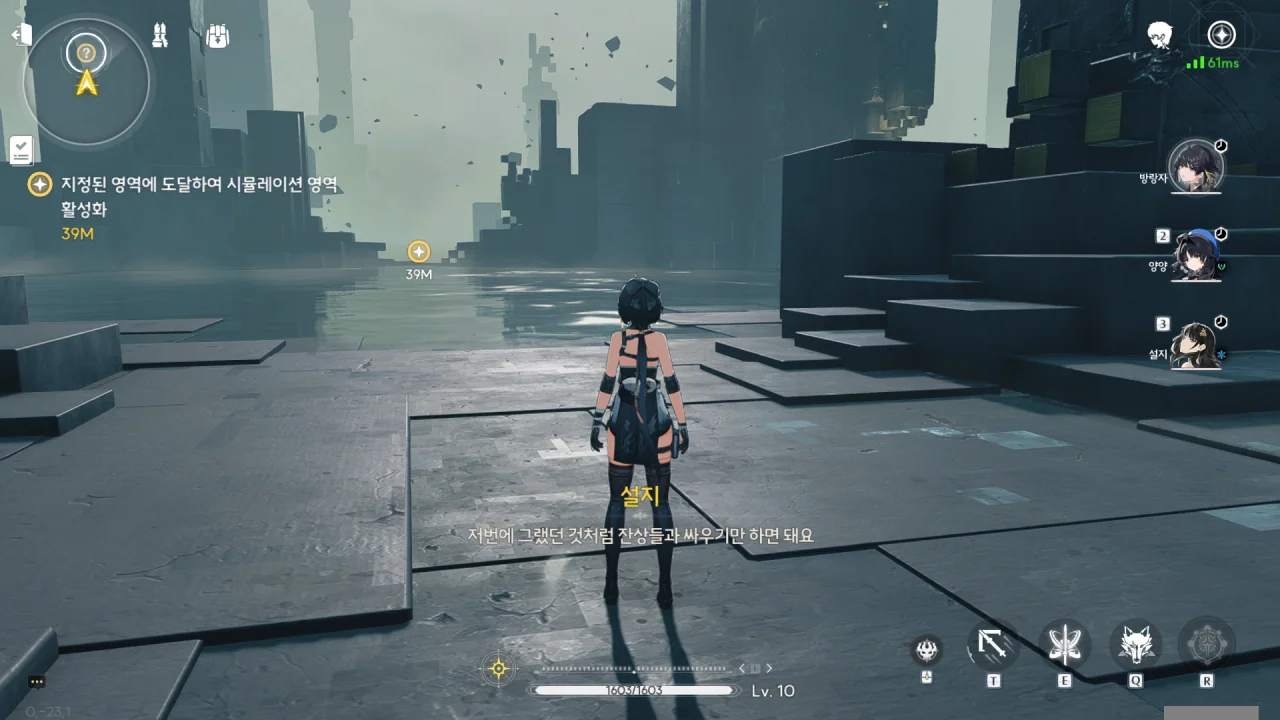Open the four-point star compass icon

coord(1221,35)
